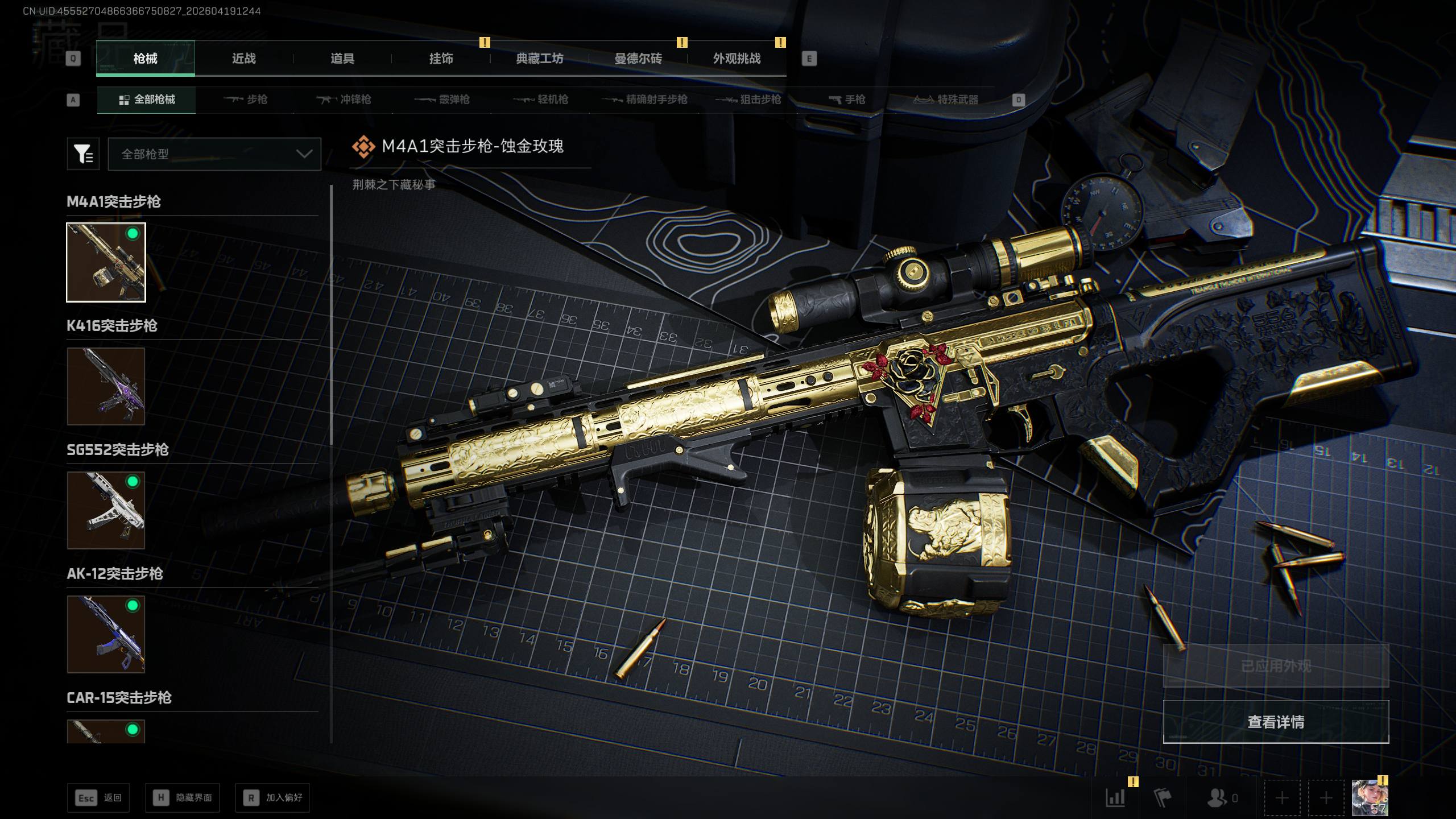Select the K416 rifle skin thumbnail
The image size is (1456, 819).
[x=106, y=387]
